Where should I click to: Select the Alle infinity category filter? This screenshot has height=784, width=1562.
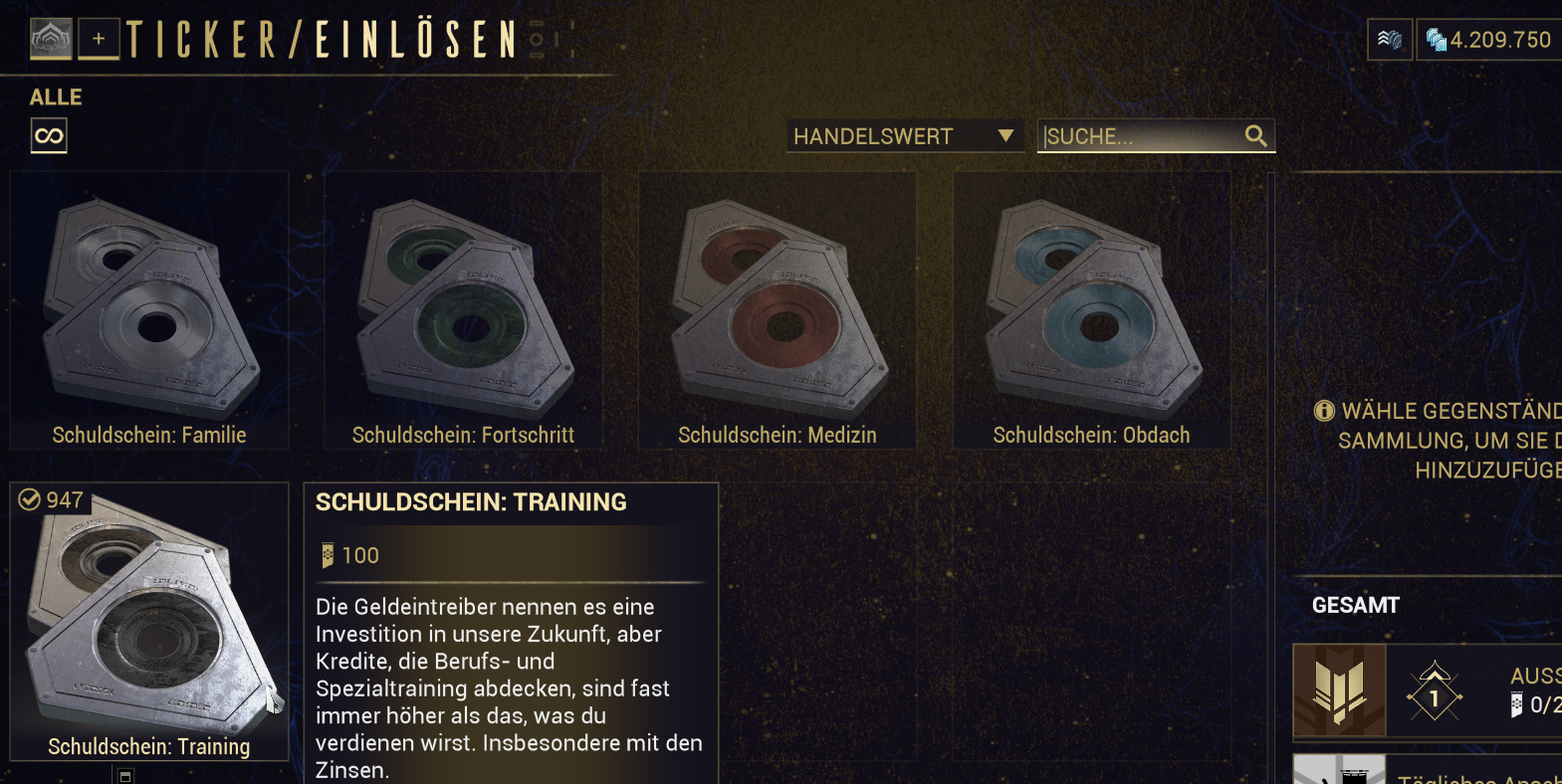tap(49, 135)
